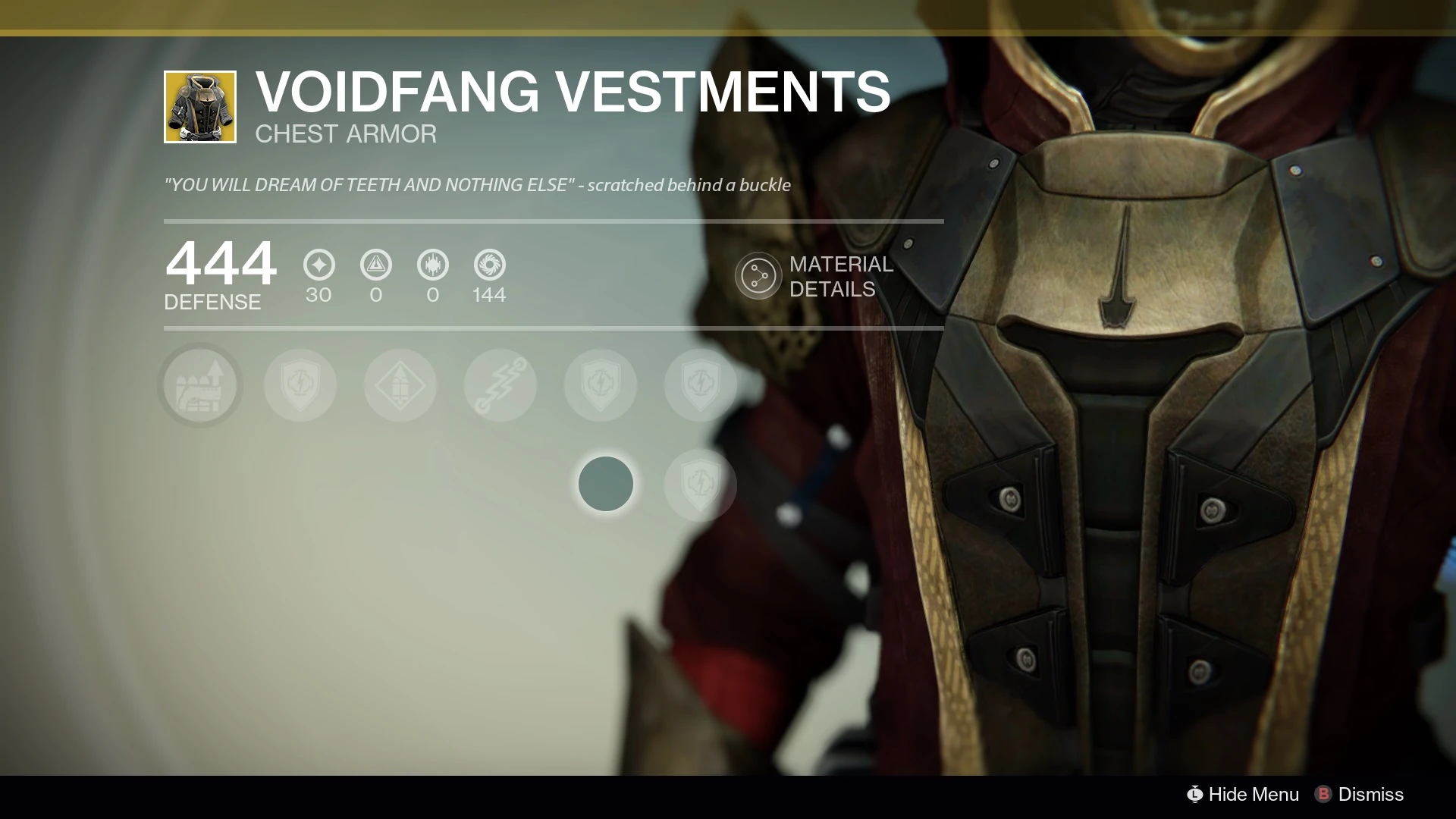Select the solid teal circle node
The width and height of the screenshot is (1456, 819).
(x=605, y=484)
